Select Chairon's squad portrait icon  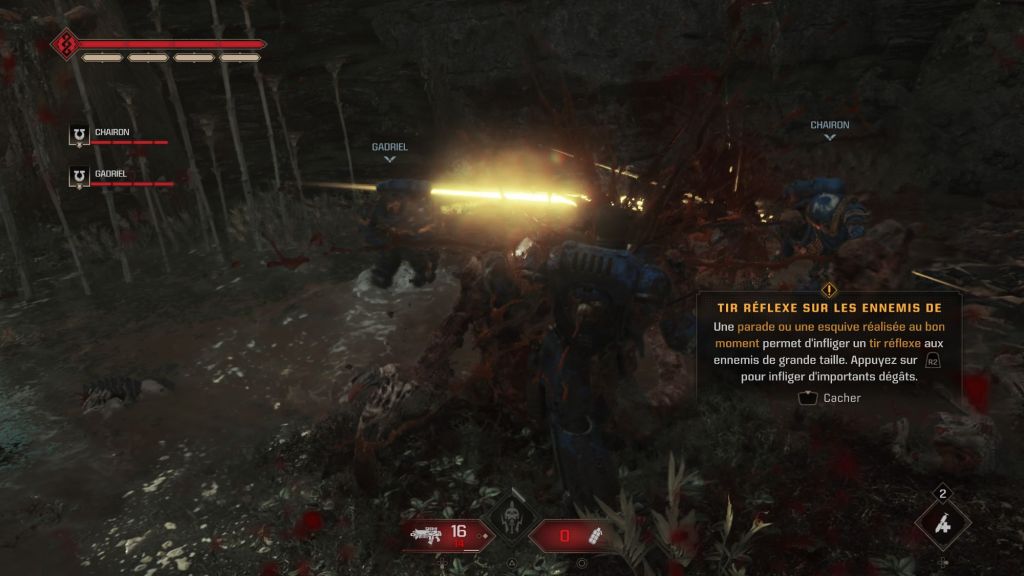(x=80, y=136)
